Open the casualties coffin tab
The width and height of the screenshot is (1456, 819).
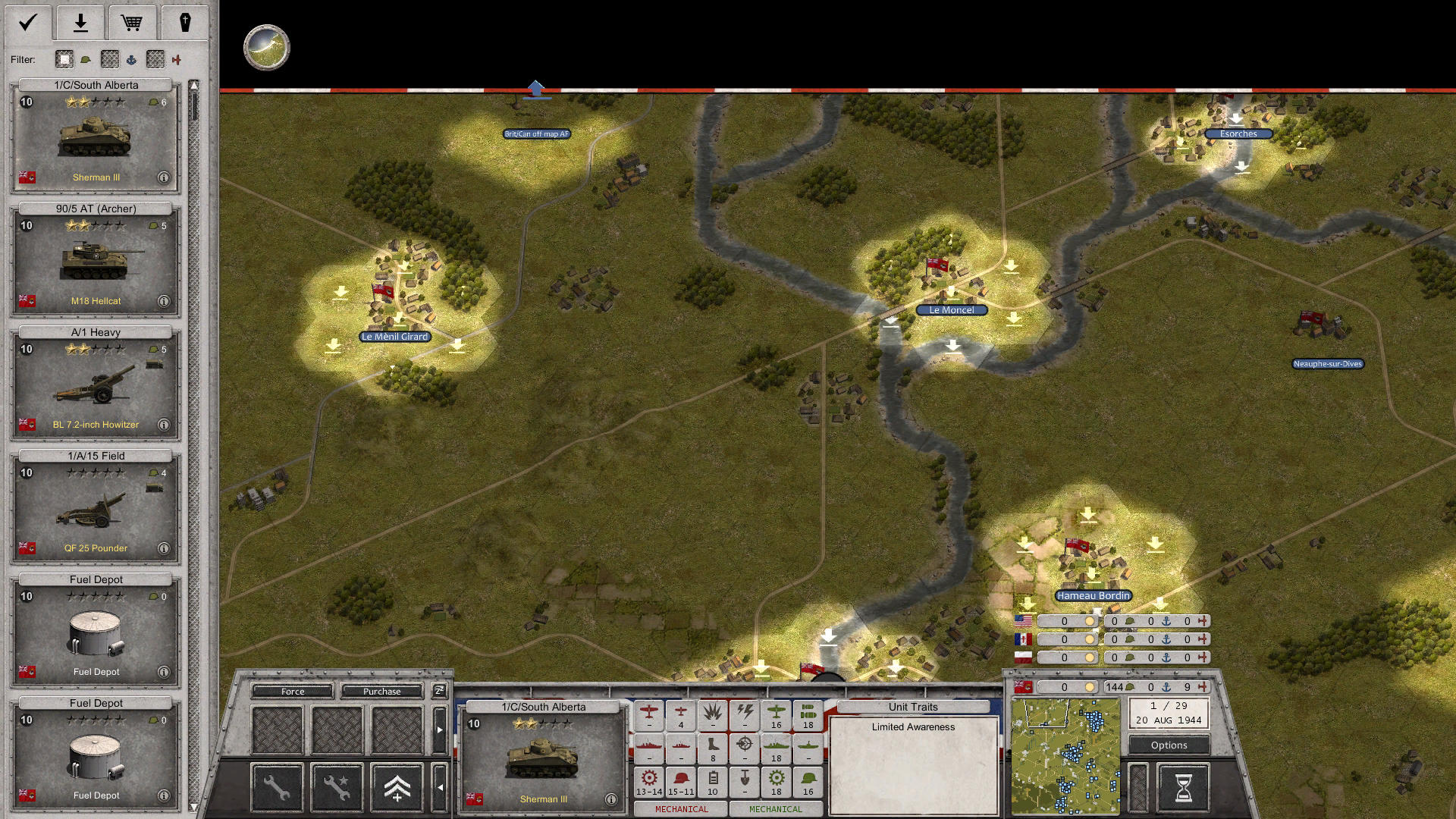tap(185, 23)
